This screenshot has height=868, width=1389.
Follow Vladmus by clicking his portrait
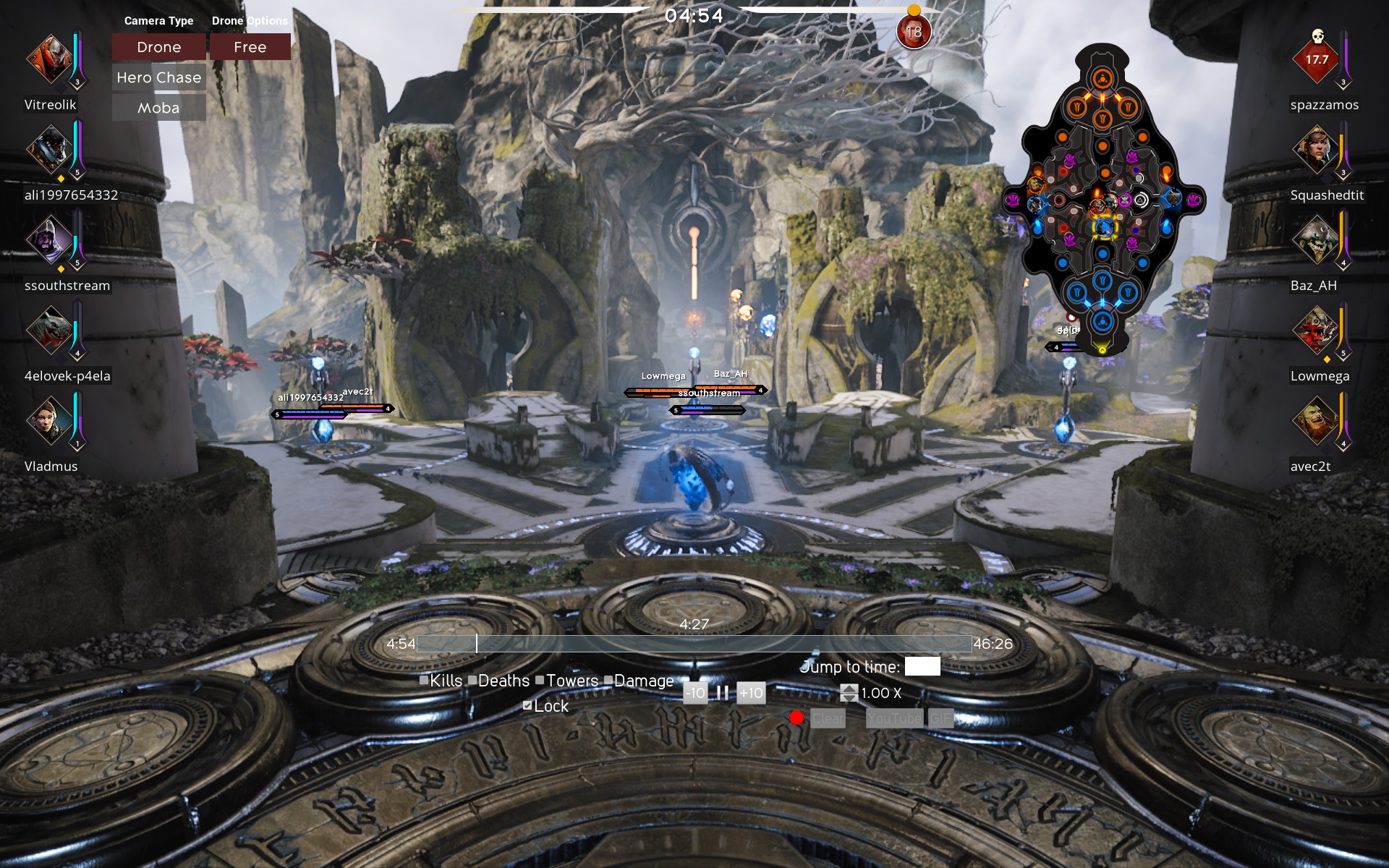[49, 421]
